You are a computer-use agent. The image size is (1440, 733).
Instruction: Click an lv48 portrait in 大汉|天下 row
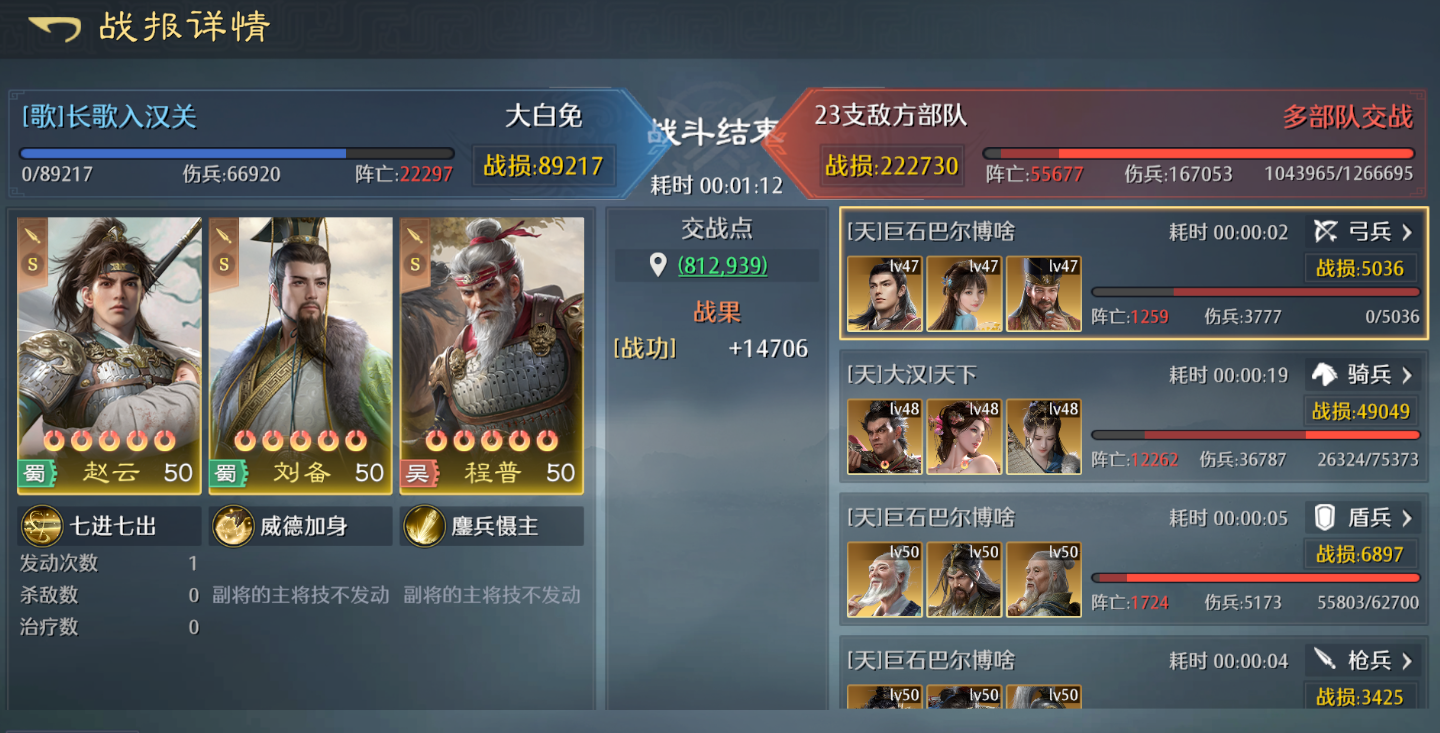[x=884, y=436]
